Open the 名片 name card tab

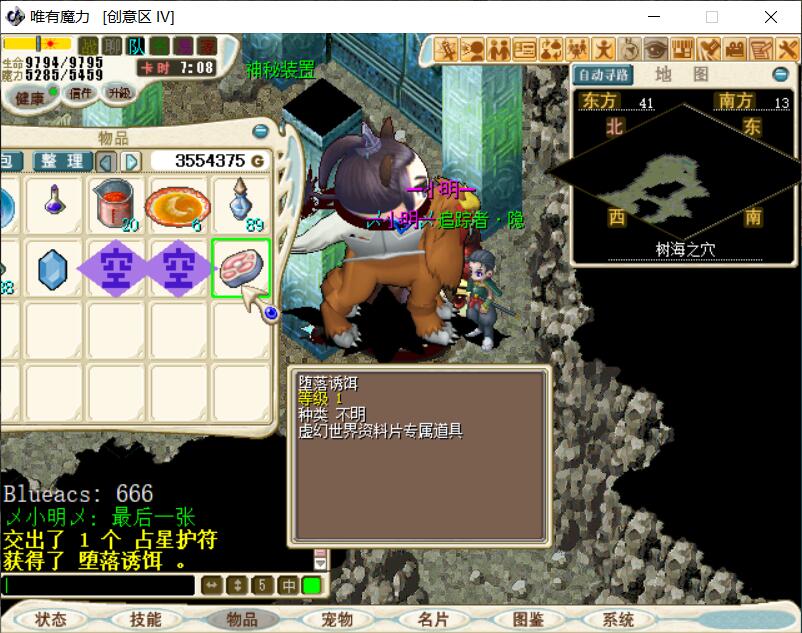coord(433,619)
